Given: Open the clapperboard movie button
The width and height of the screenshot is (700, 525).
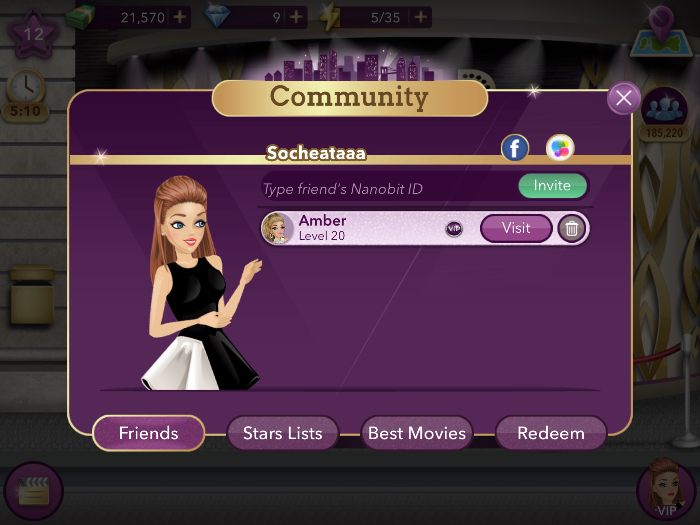Looking at the screenshot, I should [x=33, y=491].
